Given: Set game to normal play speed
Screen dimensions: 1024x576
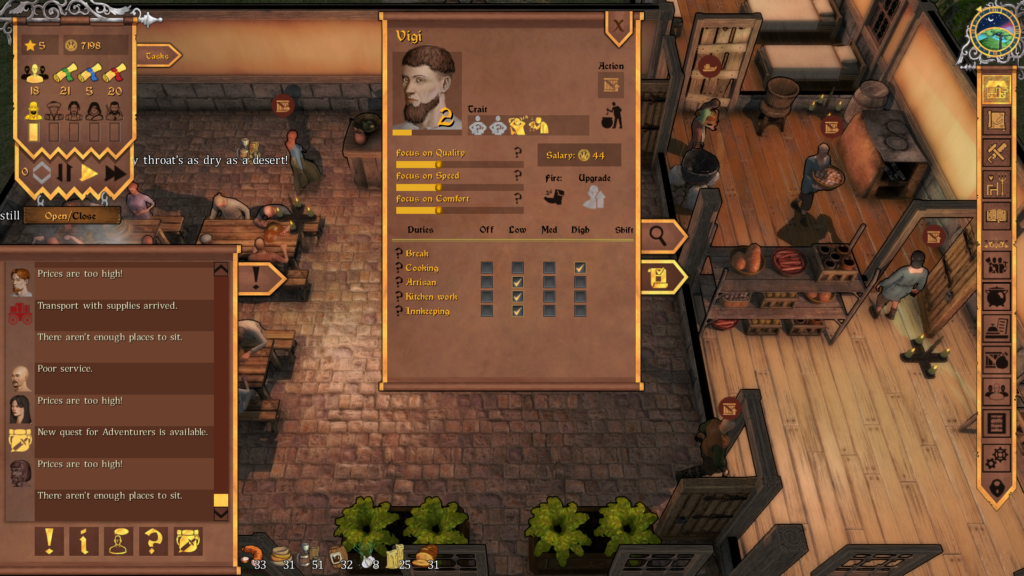Looking at the screenshot, I should [x=89, y=172].
